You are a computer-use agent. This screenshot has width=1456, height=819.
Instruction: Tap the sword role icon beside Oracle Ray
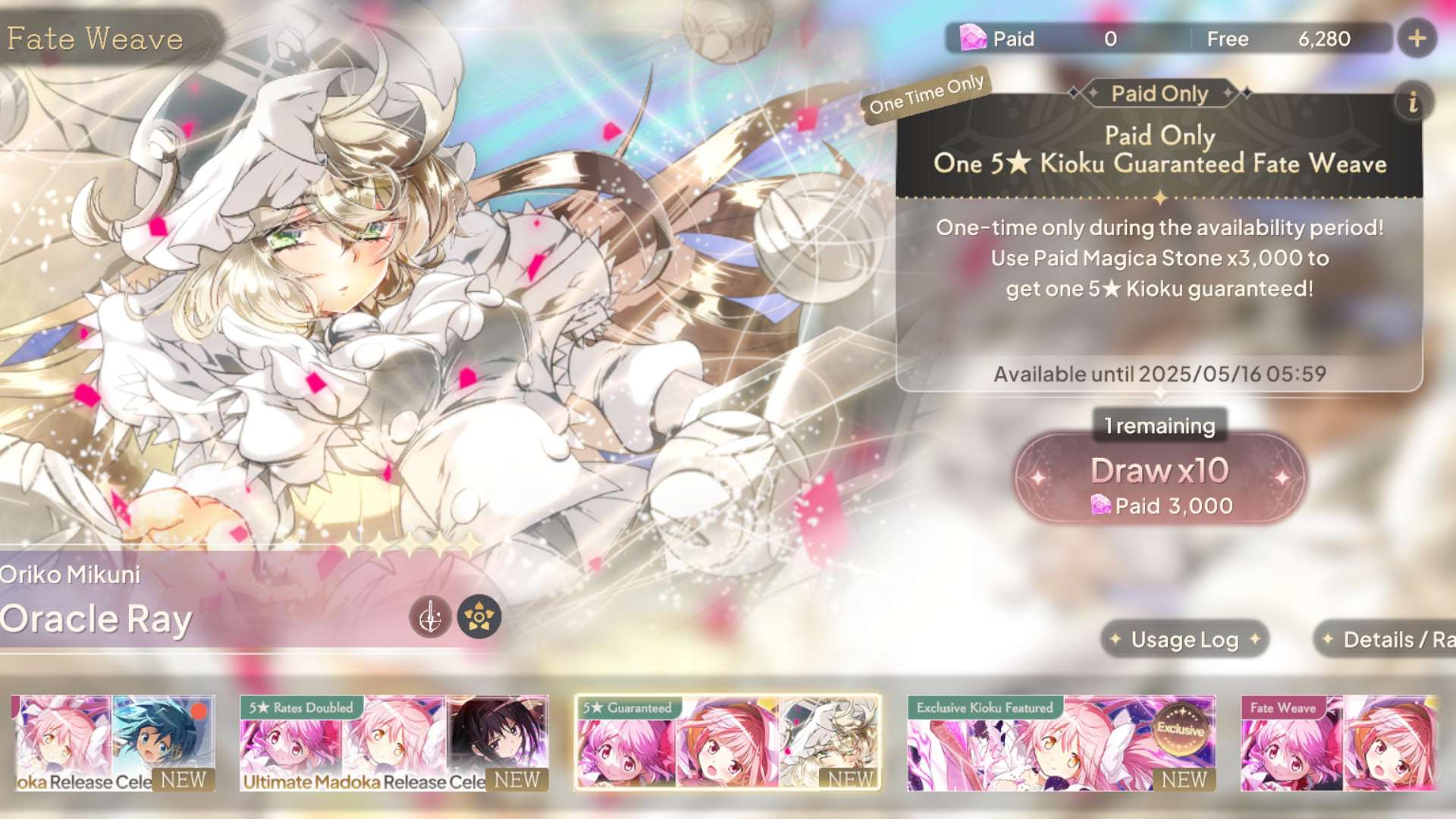(x=430, y=617)
